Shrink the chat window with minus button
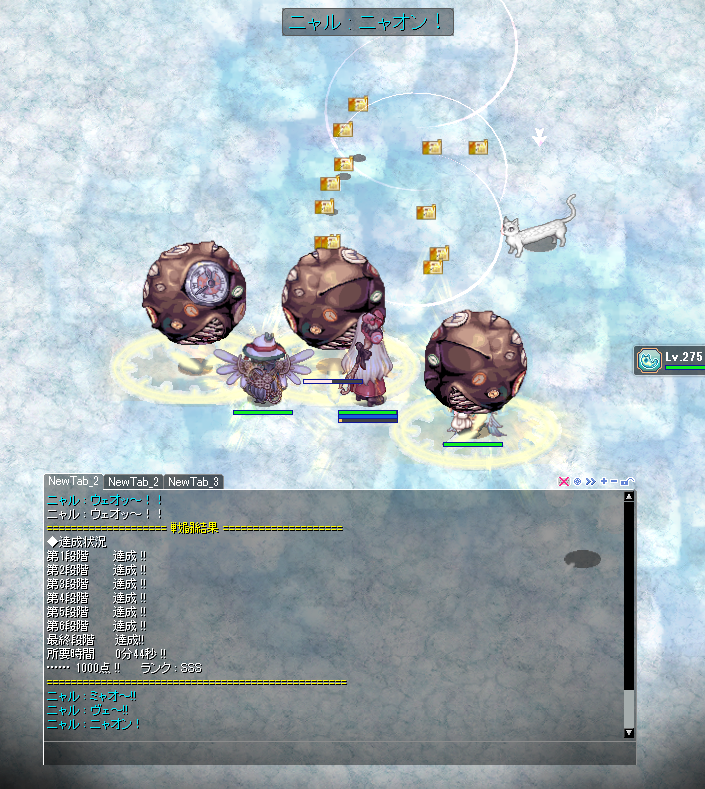 pos(613,482)
